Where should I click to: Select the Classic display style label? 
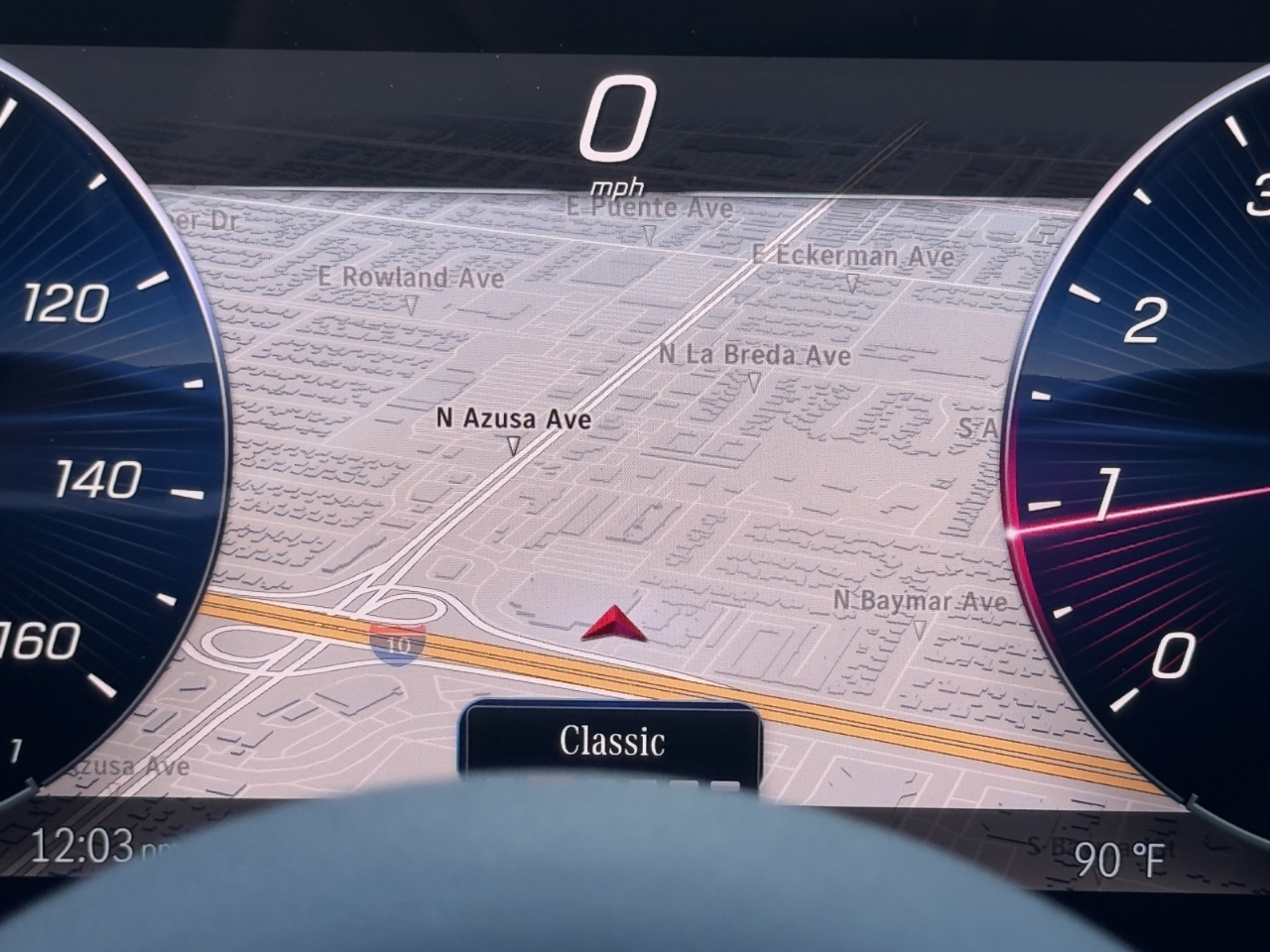[x=611, y=741]
